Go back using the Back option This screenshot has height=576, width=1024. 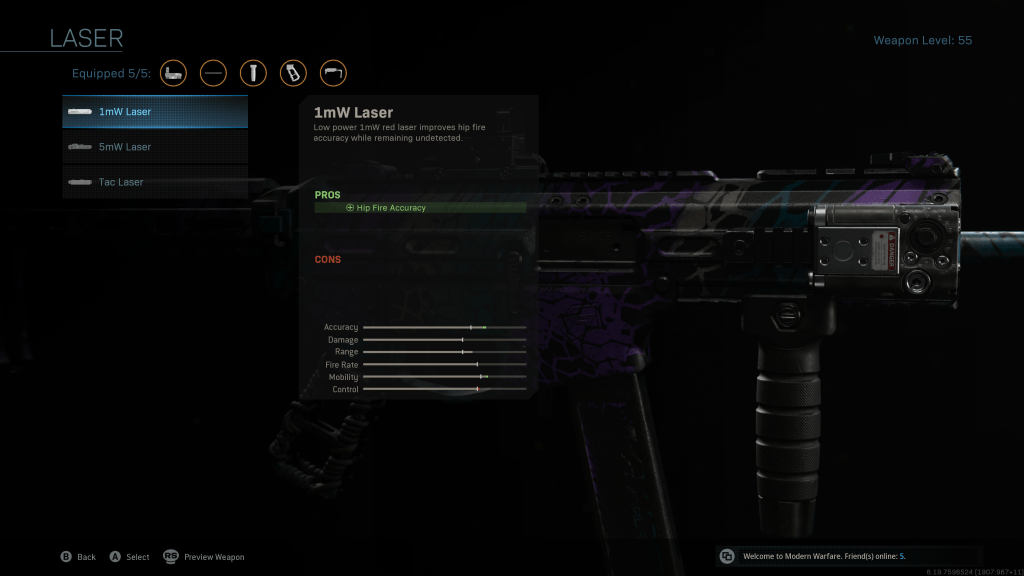click(78, 557)
